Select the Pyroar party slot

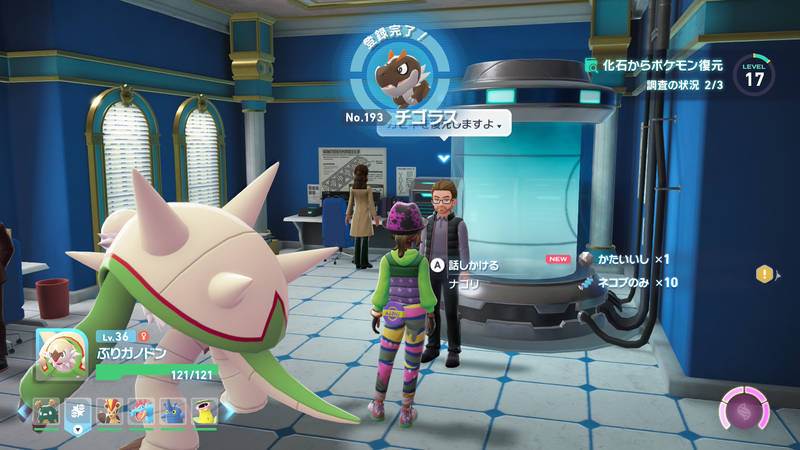pos(108,410)
